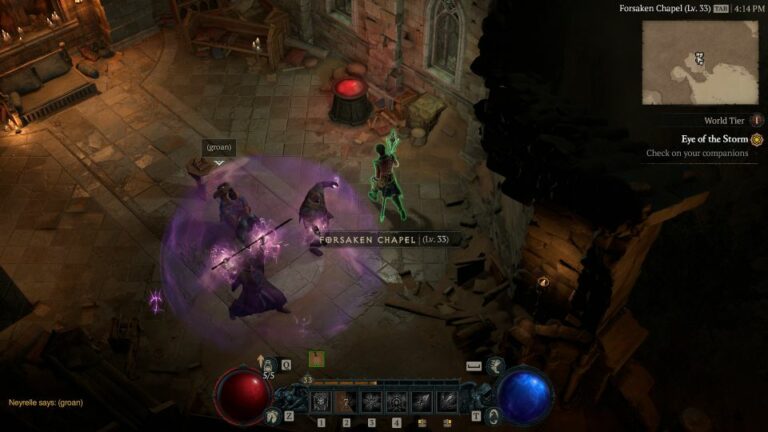Click the active buff icon above skill bar
Image resolution: width=768 pixels, height=432 pixels.
tap(316, 358)
